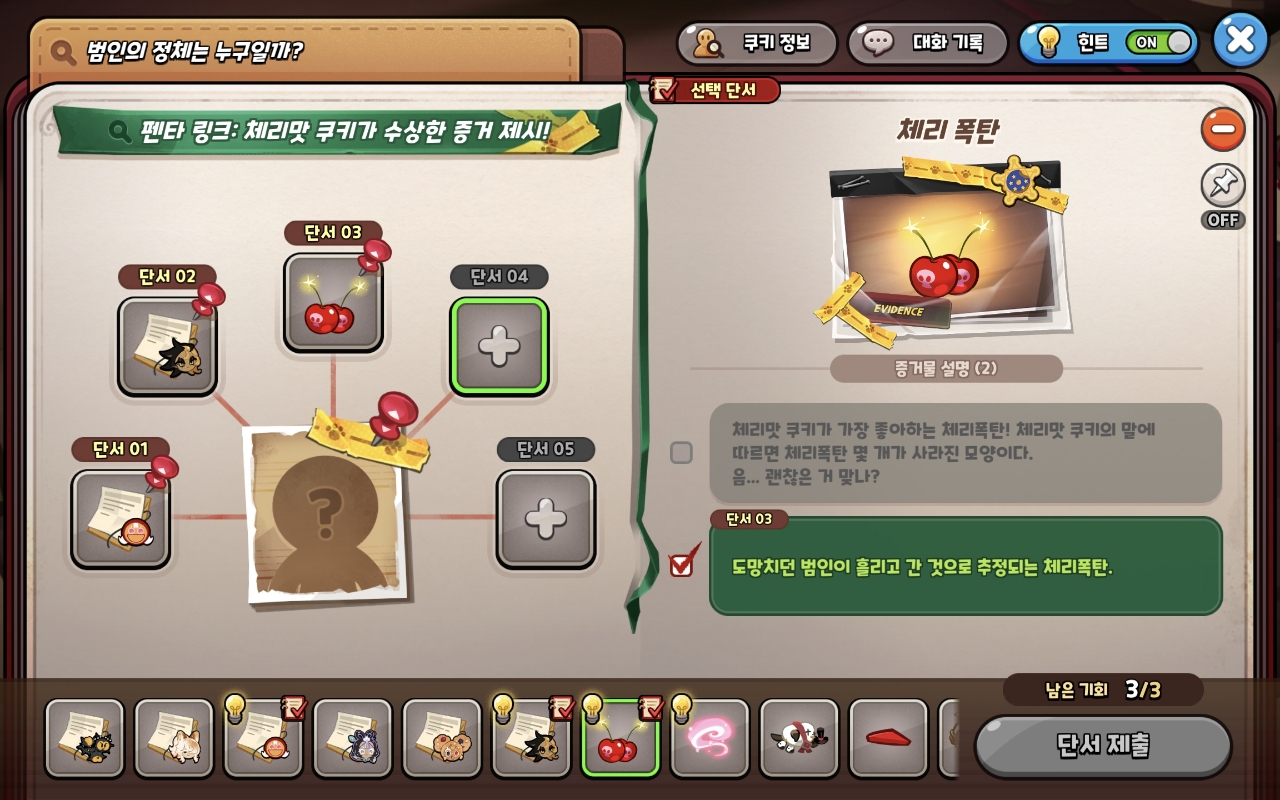Open the 대화 기록 dialogue log
This screenshot has width=1280, height=800.
[928, 43]
